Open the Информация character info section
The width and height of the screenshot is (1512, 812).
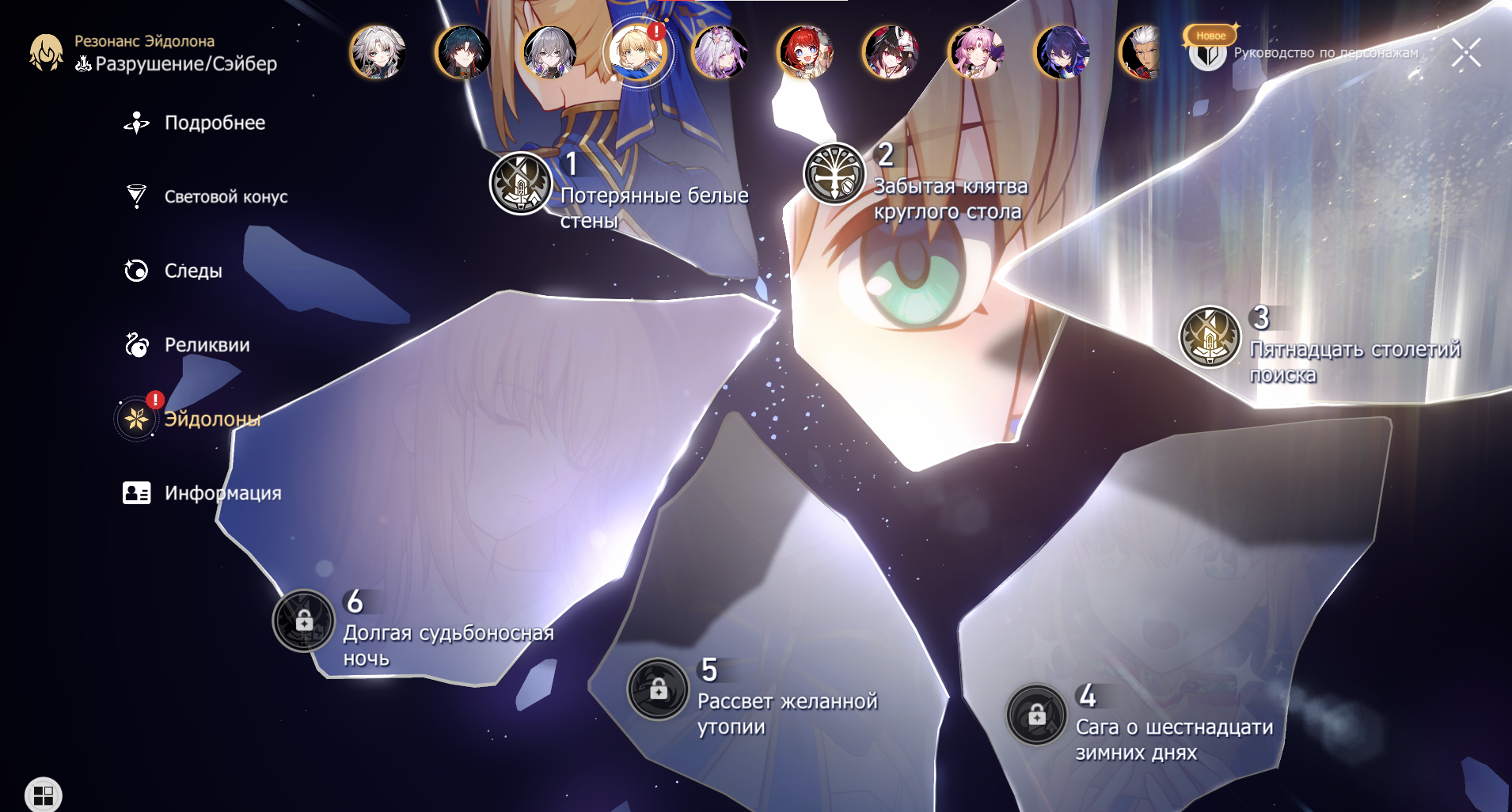coord(222,493)
